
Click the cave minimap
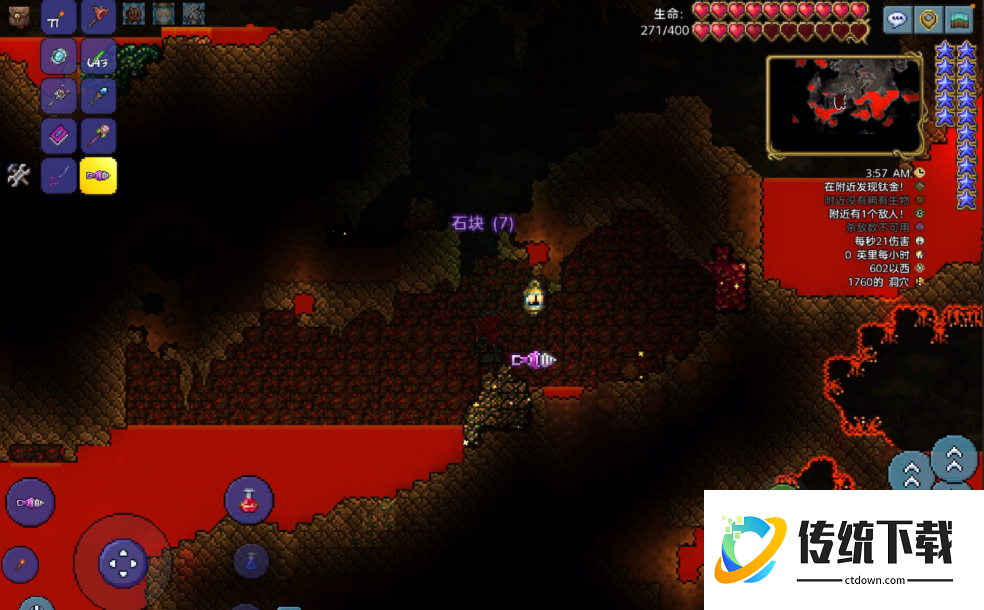845,106
